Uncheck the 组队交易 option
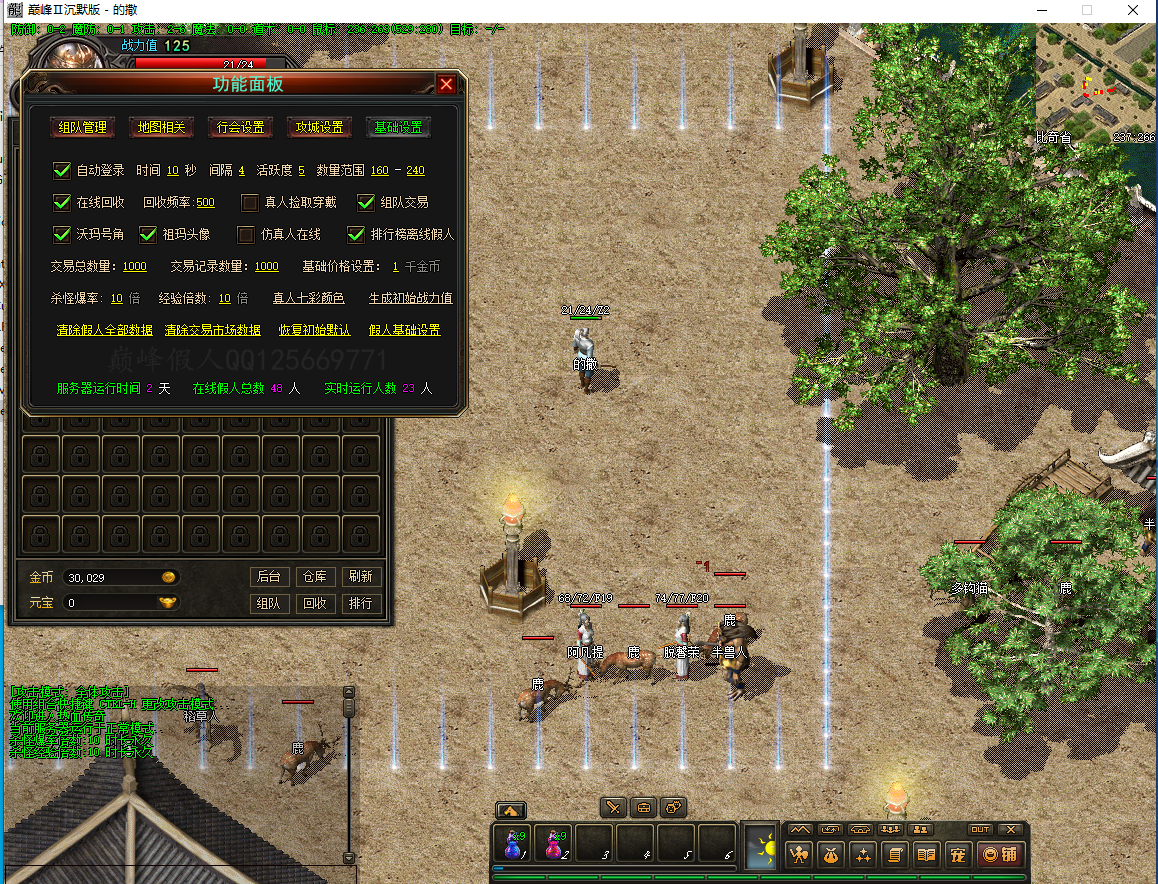 tap(366, 203)
